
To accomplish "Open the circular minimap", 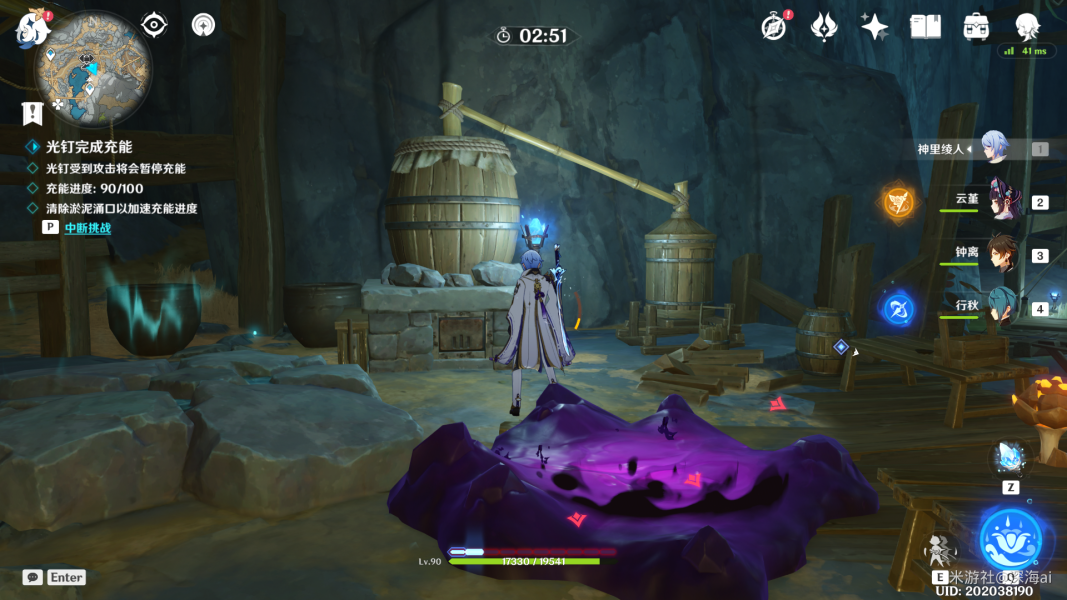I will point(93,67).
